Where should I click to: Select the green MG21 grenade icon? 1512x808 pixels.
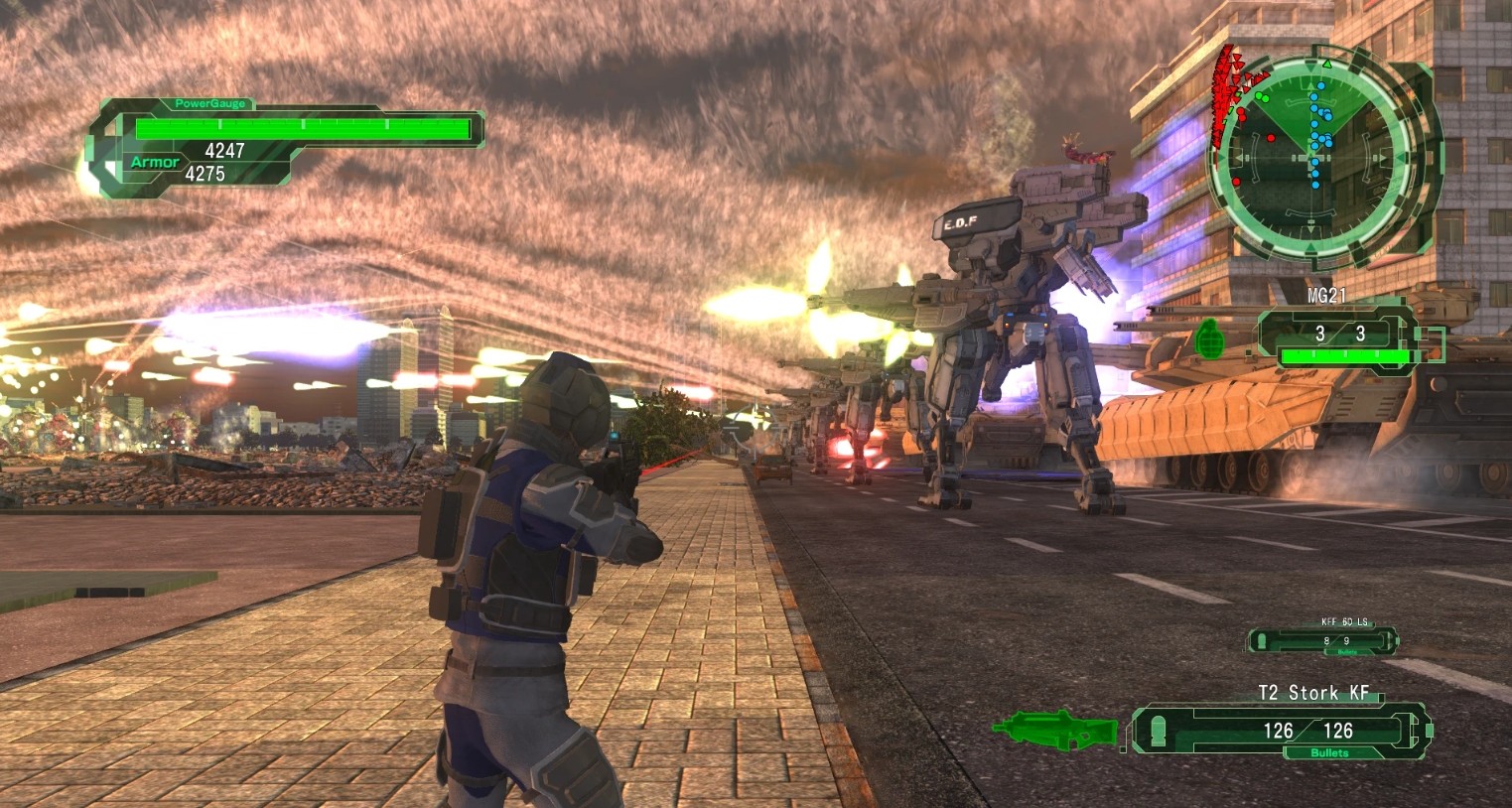(x=1211, y=336)
